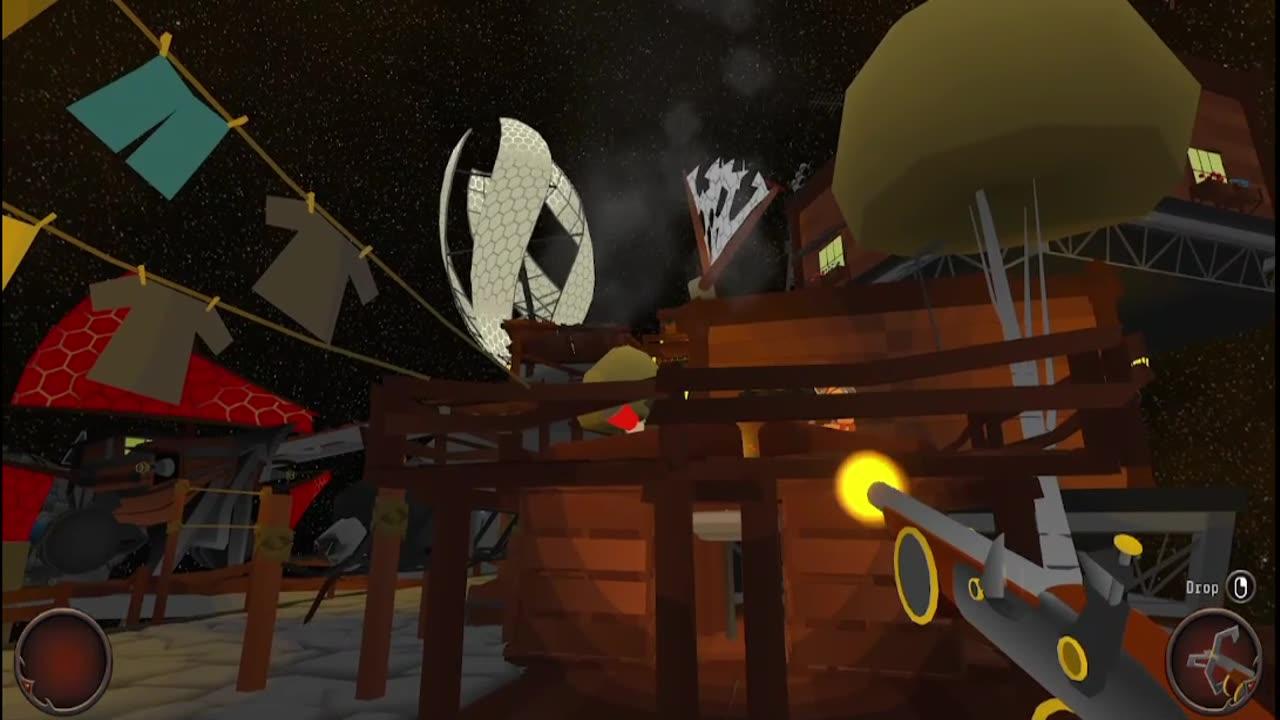This screenshot has height=720, width=1280.
Task: Click the Drop action label
Action: tap(1203, 588)
